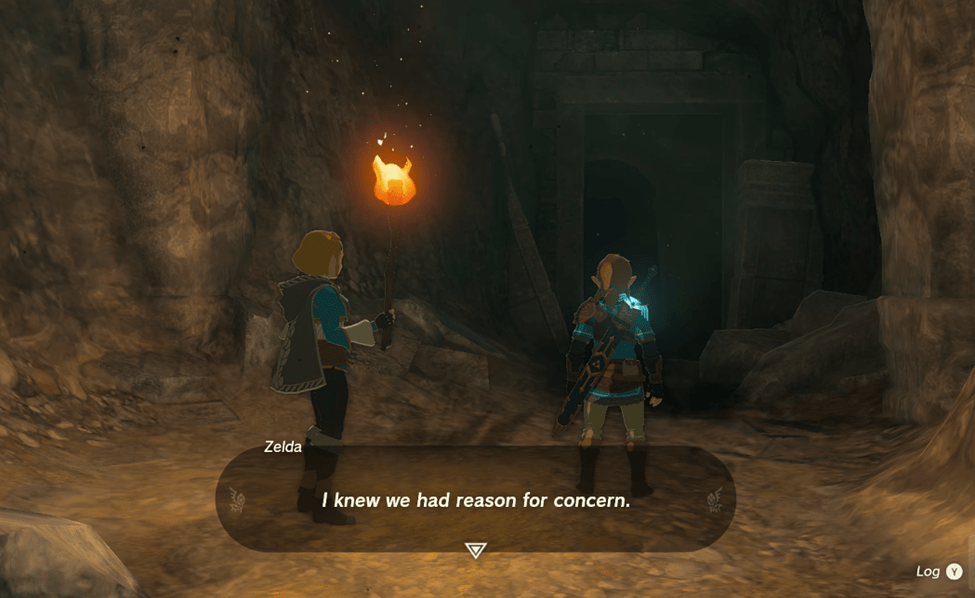Open the dialogue Log
This screenshot has width=975, height=598.
[x=940, y=571]
